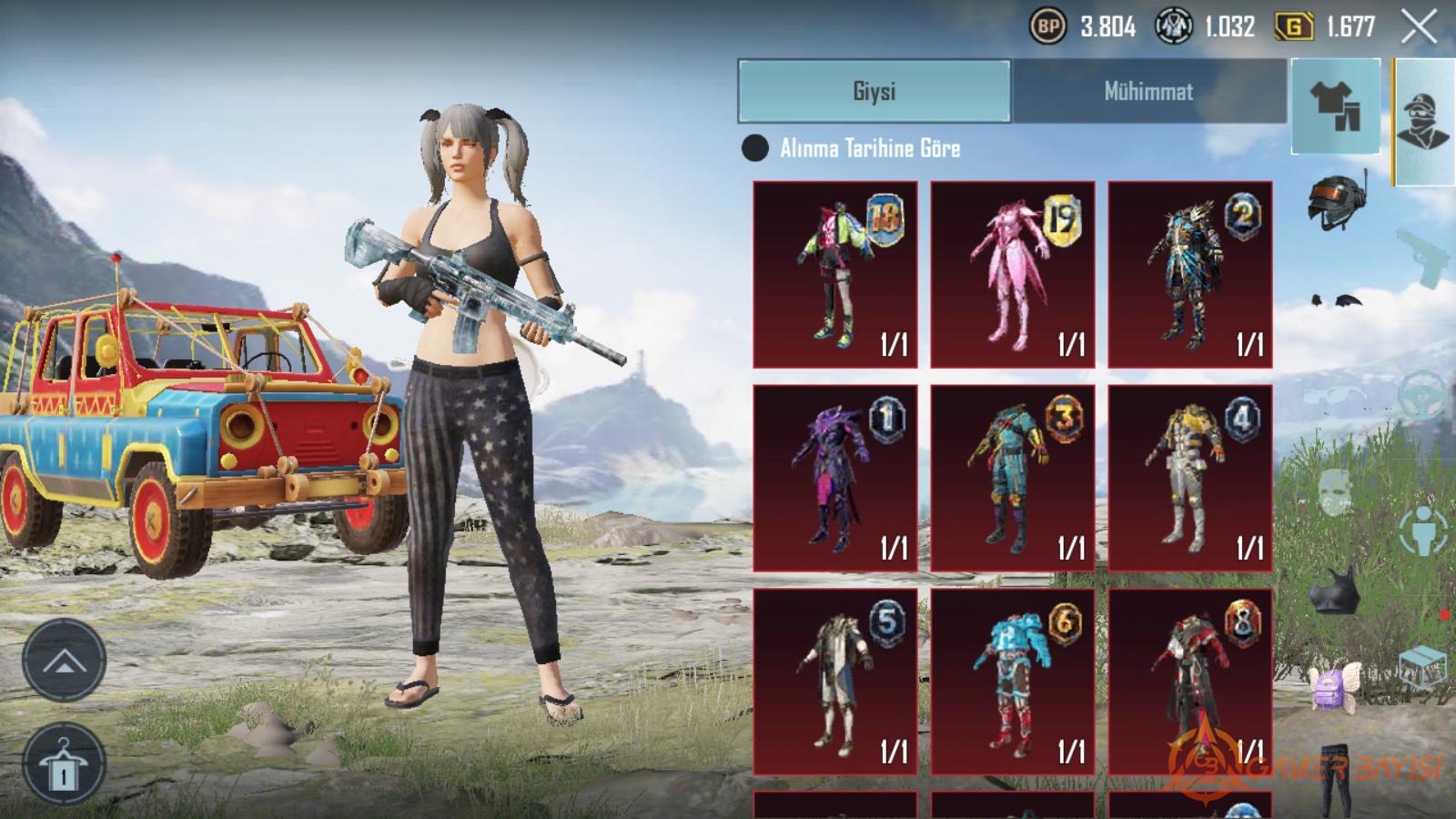Open the purple backpack category
Viewport: 1456px width, 819px height.
(x=1334, y=684)
